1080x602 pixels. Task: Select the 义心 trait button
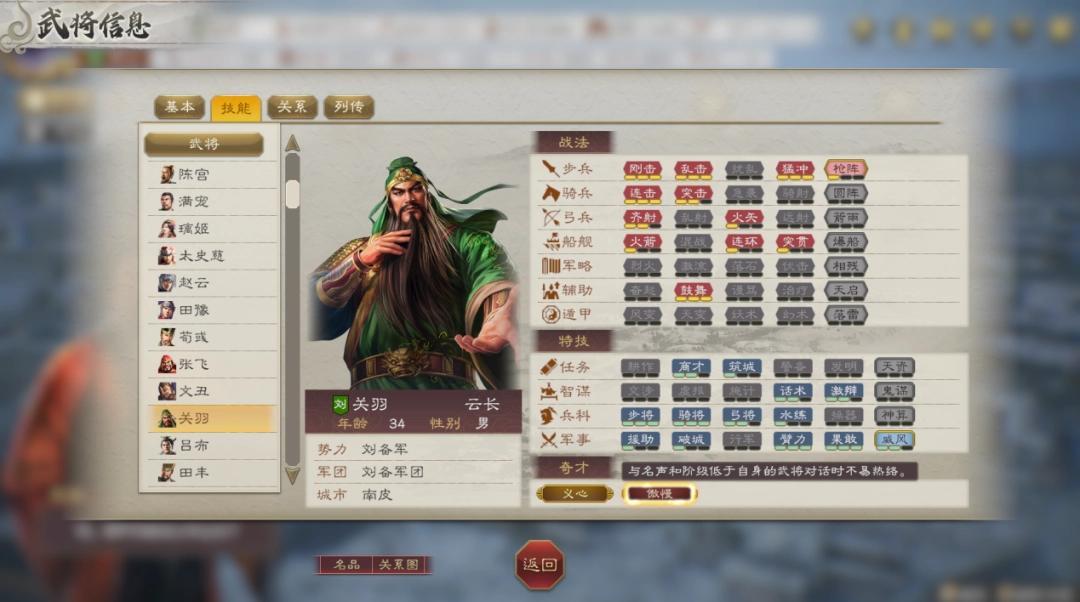click(575, 494)
